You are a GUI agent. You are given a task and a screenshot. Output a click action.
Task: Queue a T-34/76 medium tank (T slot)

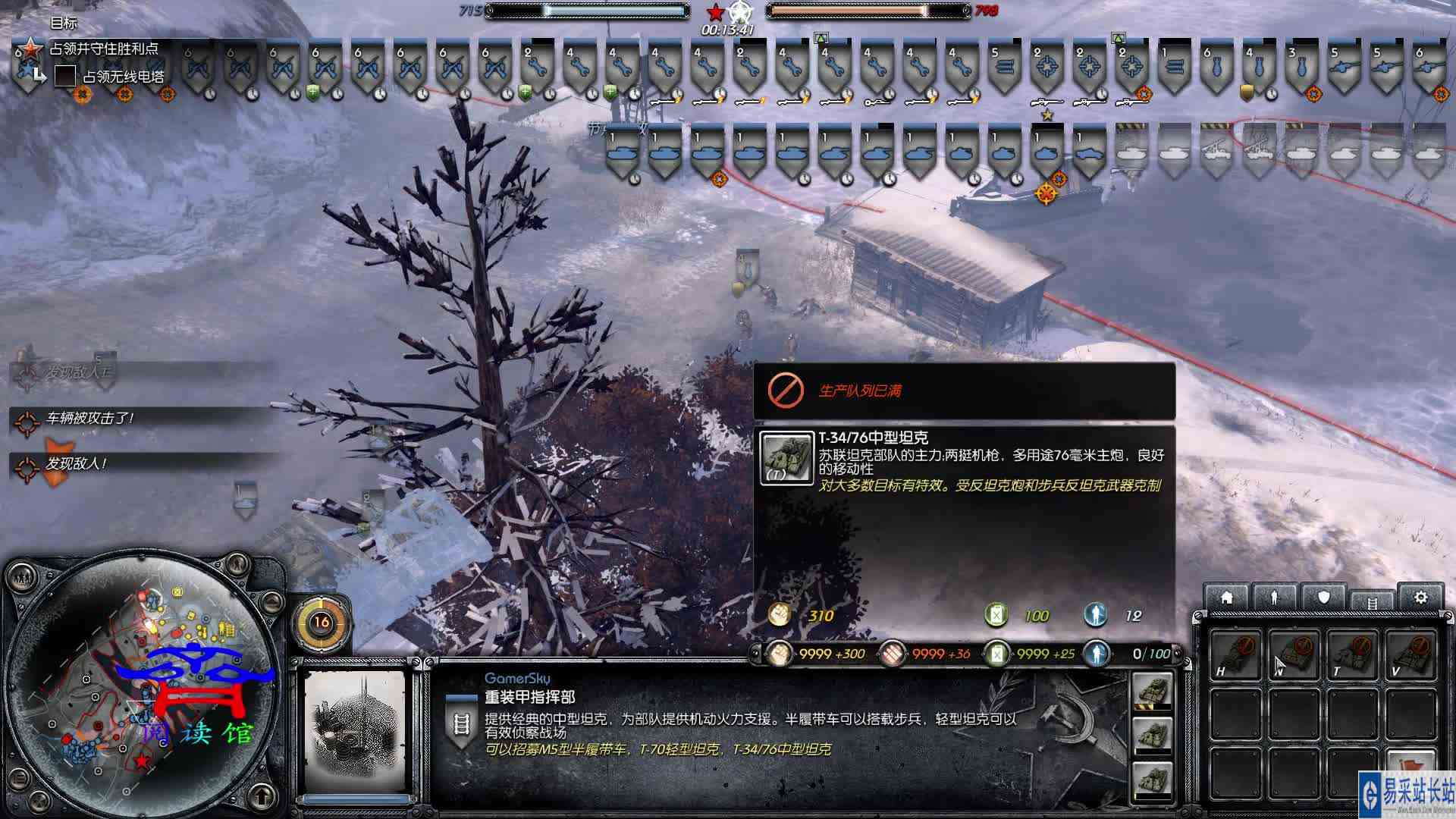1352,654
